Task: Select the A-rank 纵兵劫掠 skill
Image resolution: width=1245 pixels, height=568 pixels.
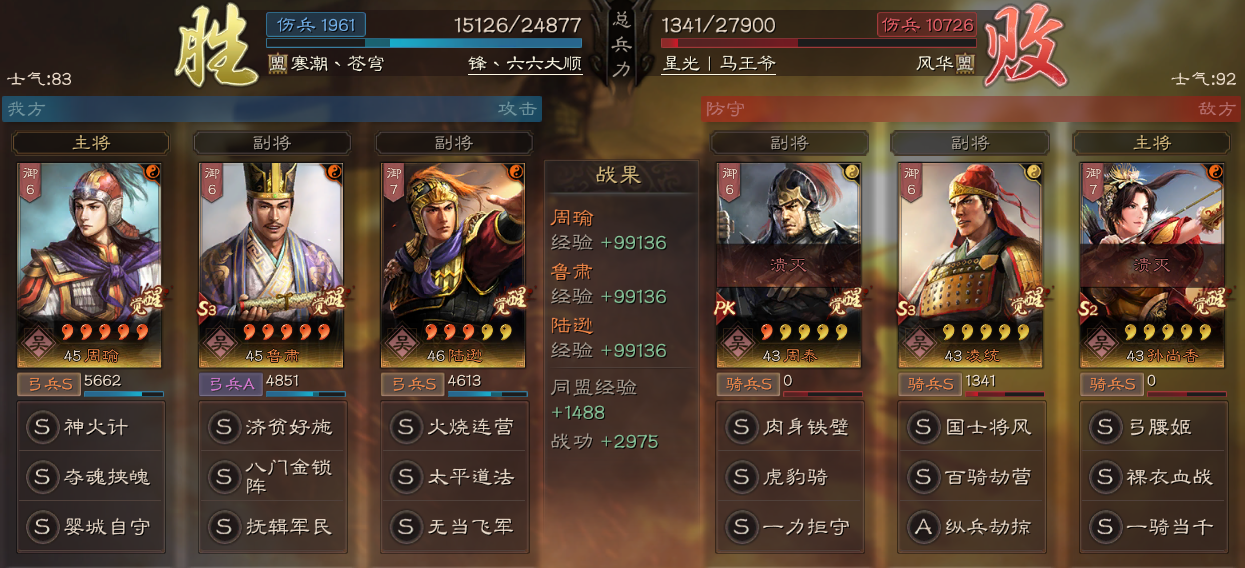Action: coord(971,526)
